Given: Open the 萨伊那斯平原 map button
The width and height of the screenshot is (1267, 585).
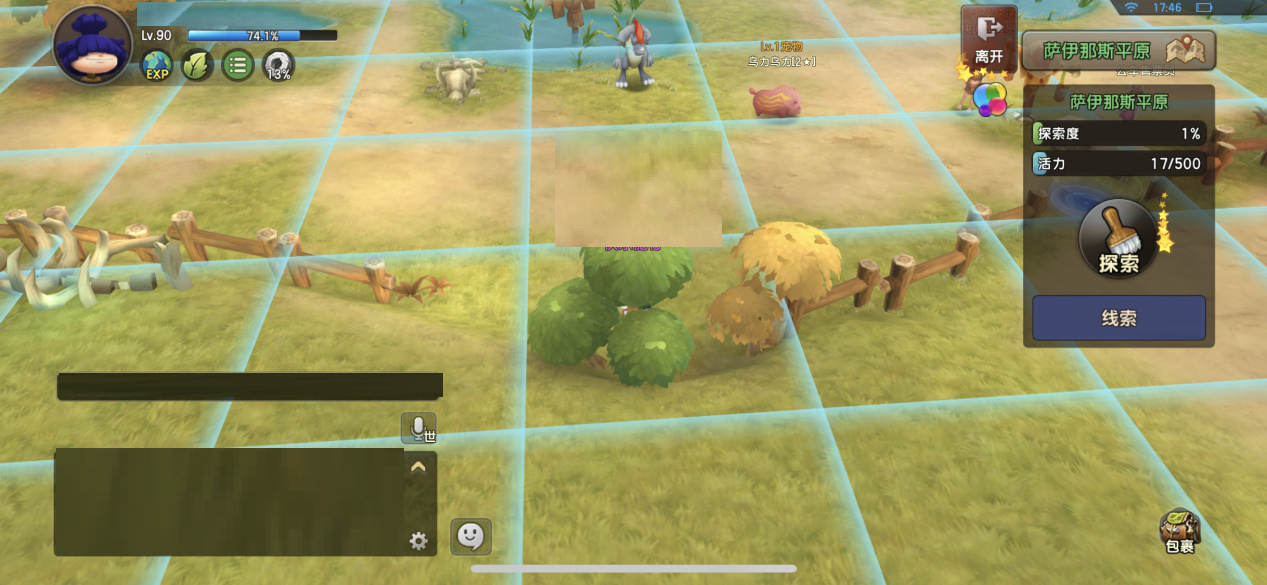Looking at the screenshot, I should pos(1118,50).
